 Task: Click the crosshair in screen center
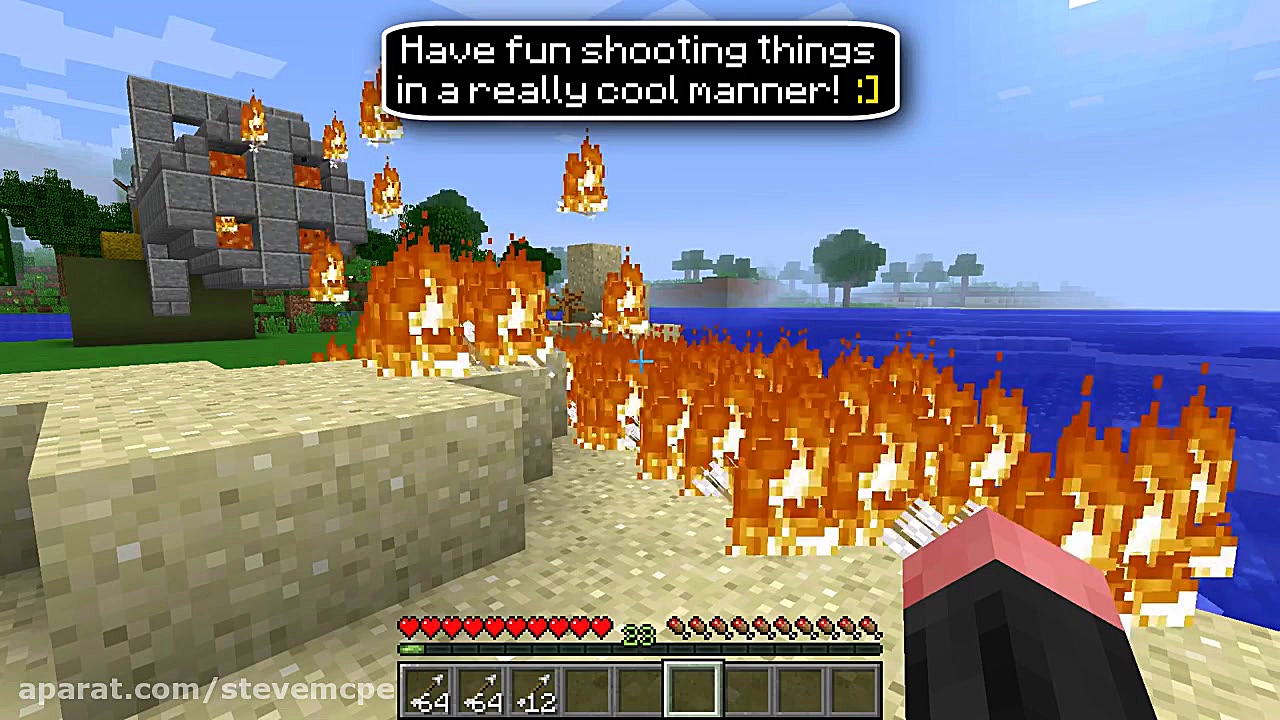point(640,362)
